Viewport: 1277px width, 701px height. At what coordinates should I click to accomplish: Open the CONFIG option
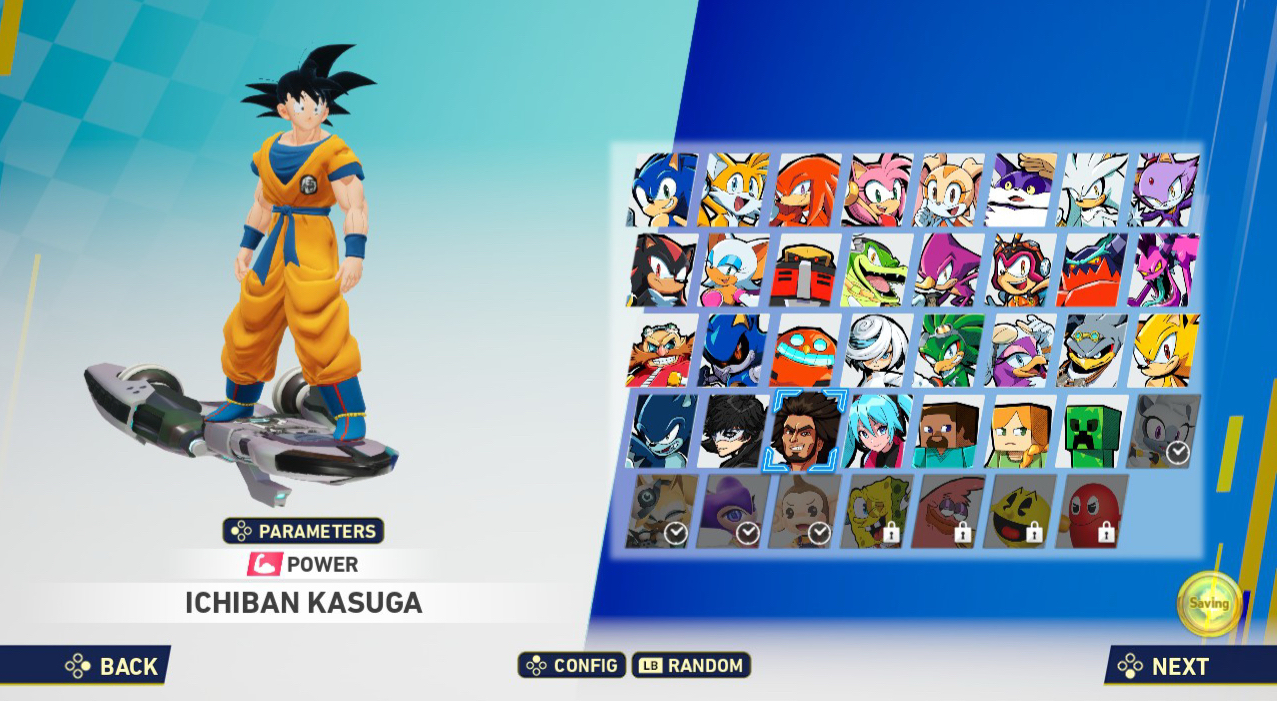click(572, 665)
